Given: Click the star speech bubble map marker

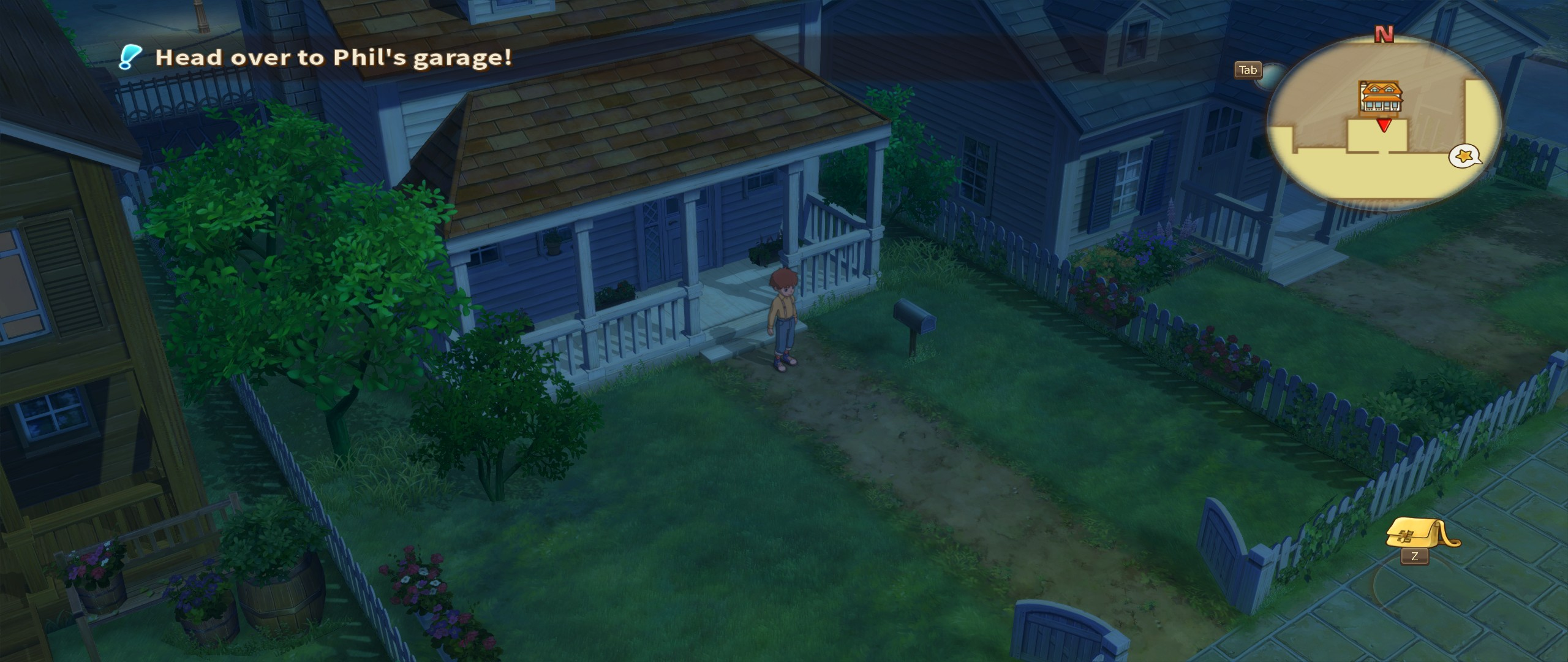Looking at the screenshot, I should [x=1464, y=156].
